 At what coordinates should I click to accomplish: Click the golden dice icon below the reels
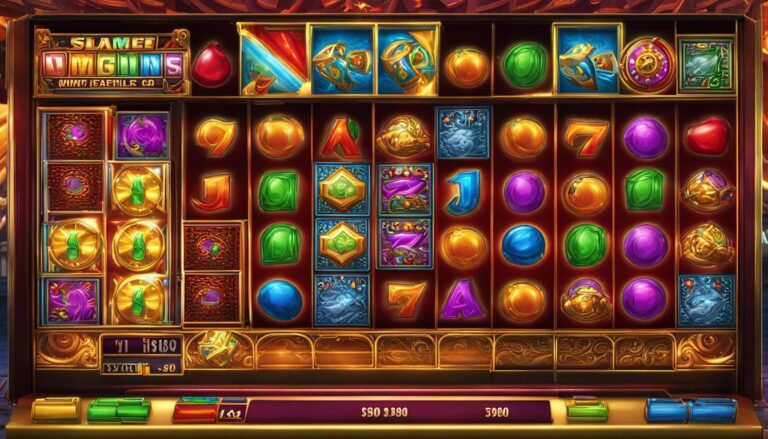pyautogui.click(x=218, y=347)
